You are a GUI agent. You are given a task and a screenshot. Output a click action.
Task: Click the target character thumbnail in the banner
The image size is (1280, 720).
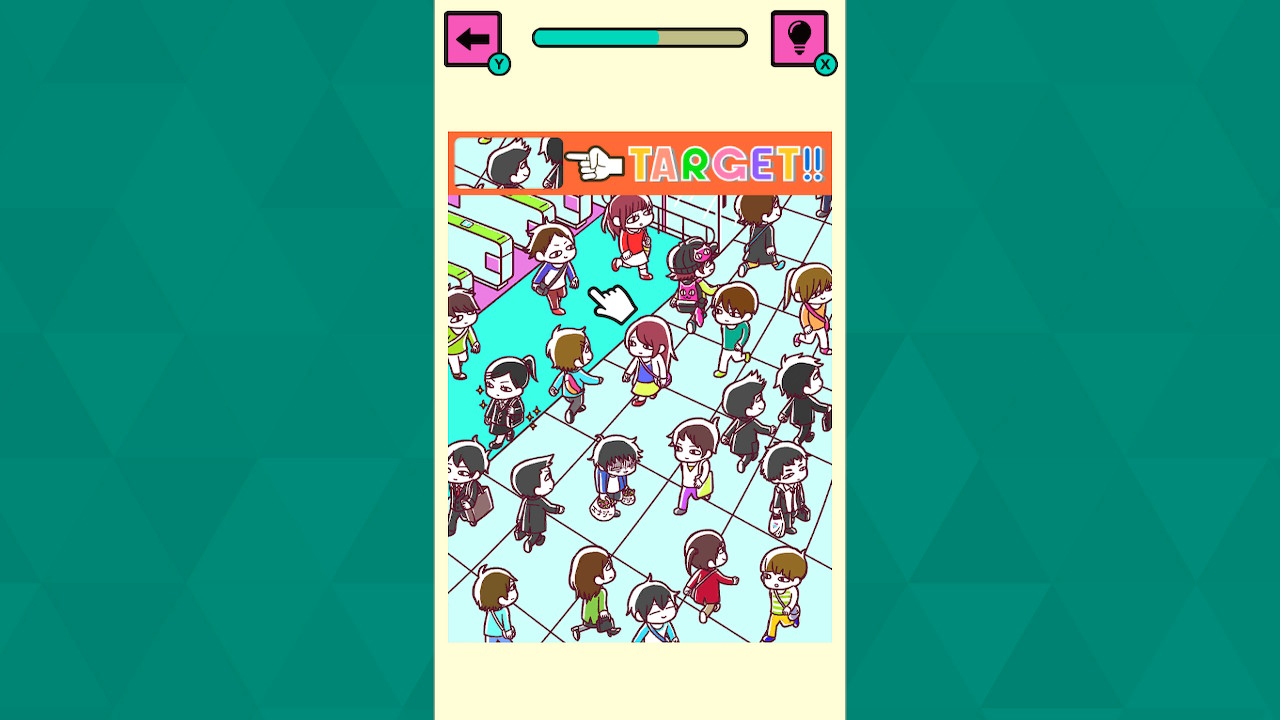510,162
